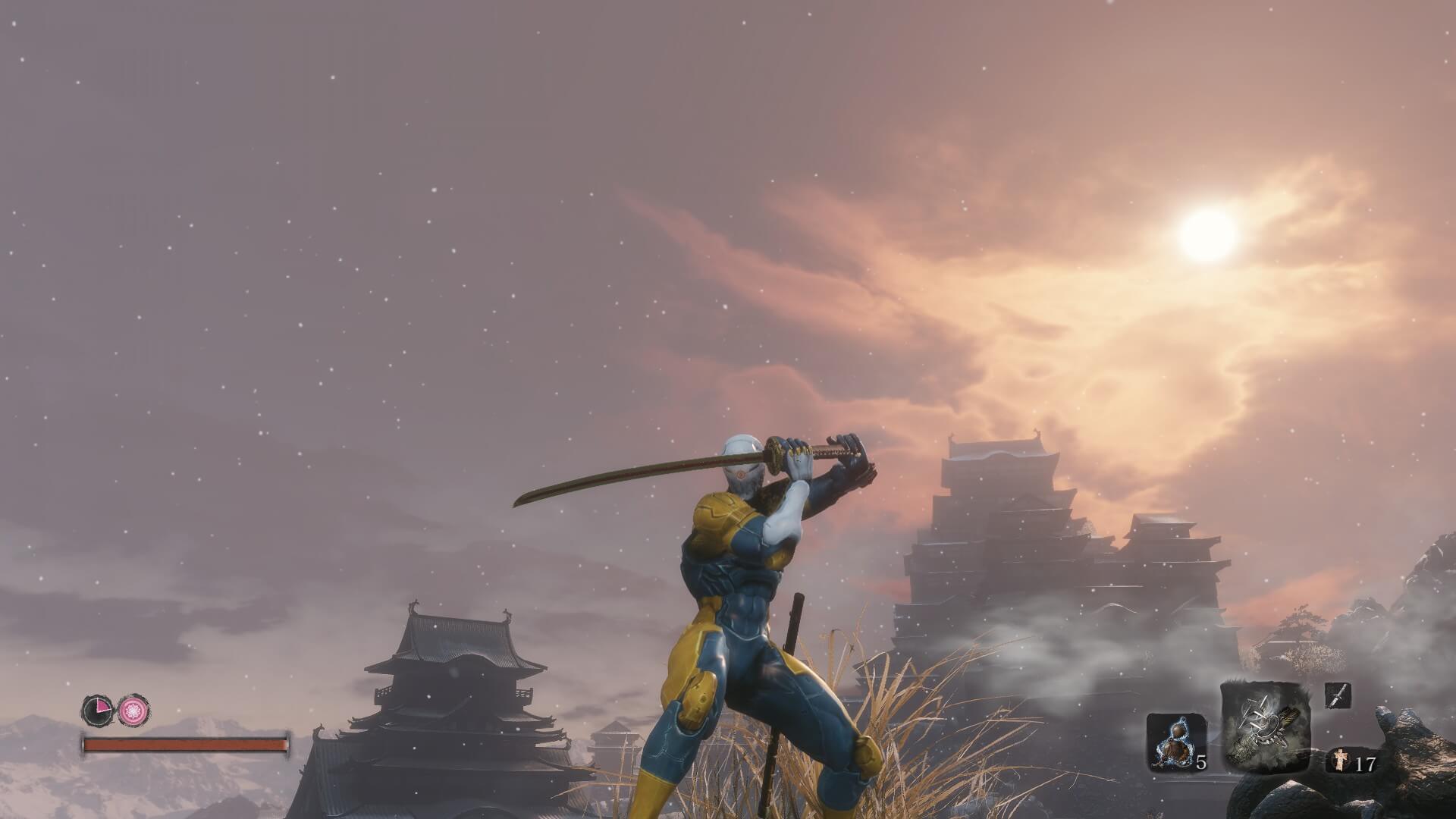Screen dimensions: 1456x819
Task: Click the number 5 gourd count label
Action: (1201, 764)
